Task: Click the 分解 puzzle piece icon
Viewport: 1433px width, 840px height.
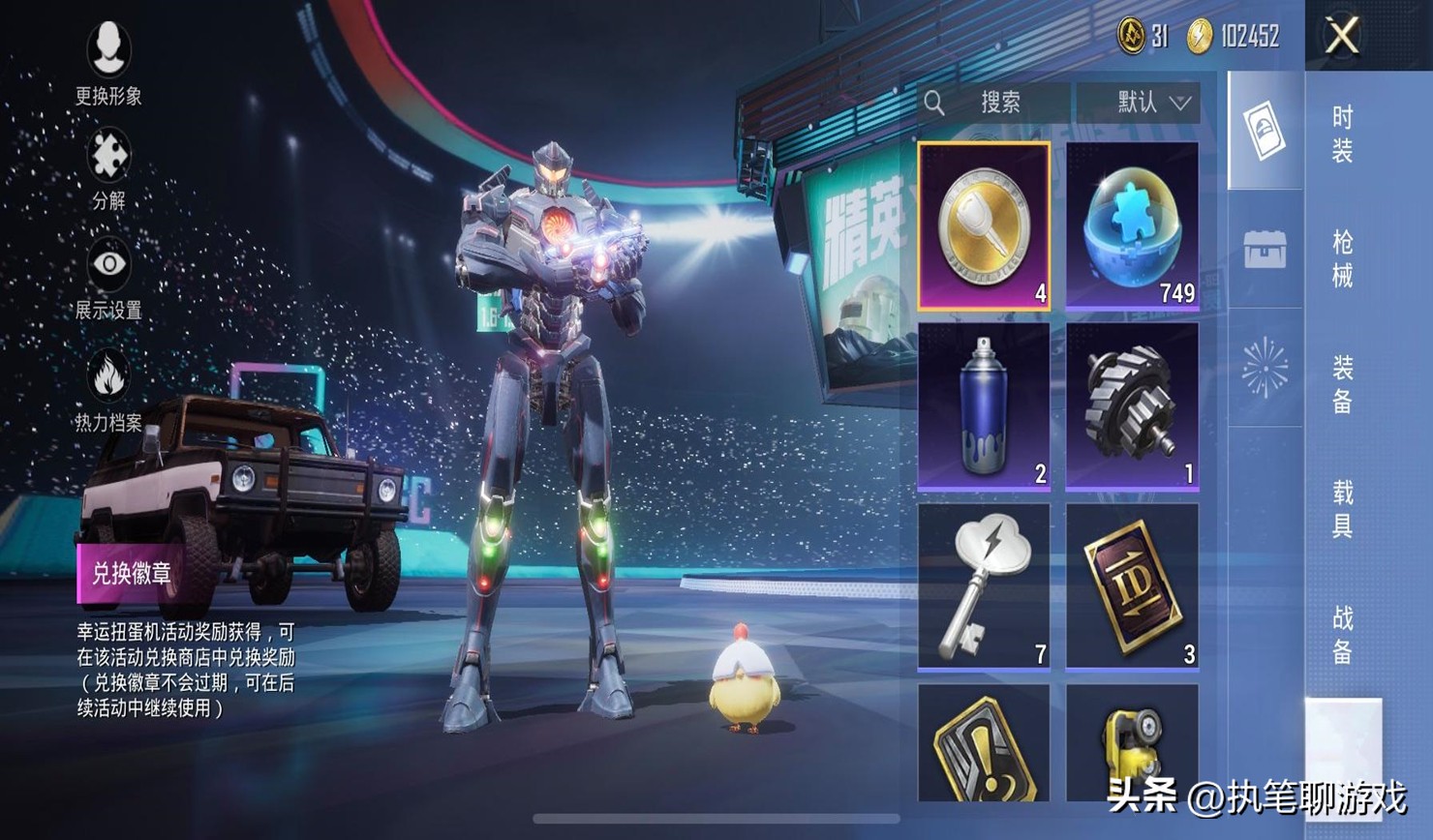Action: (x=108, y=166)
